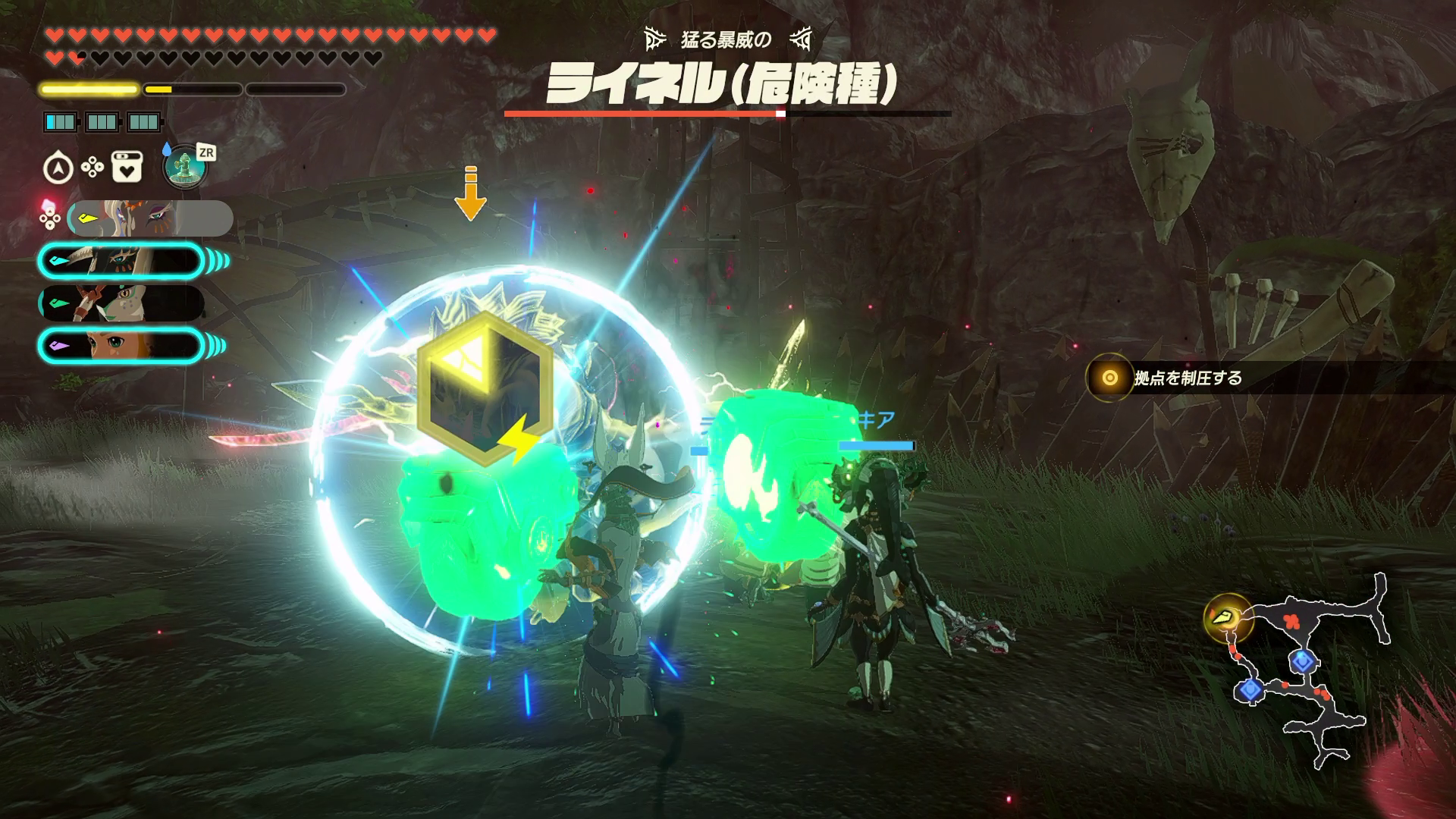
Task: Click the compass arrow icon
Action: pyautogui.click(x=59, y=168)
